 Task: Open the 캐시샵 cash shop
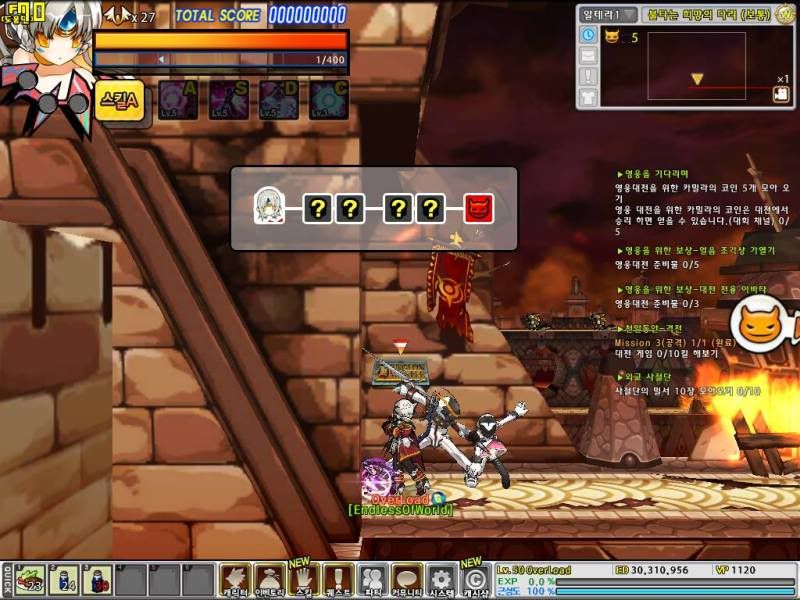point(475,580)
